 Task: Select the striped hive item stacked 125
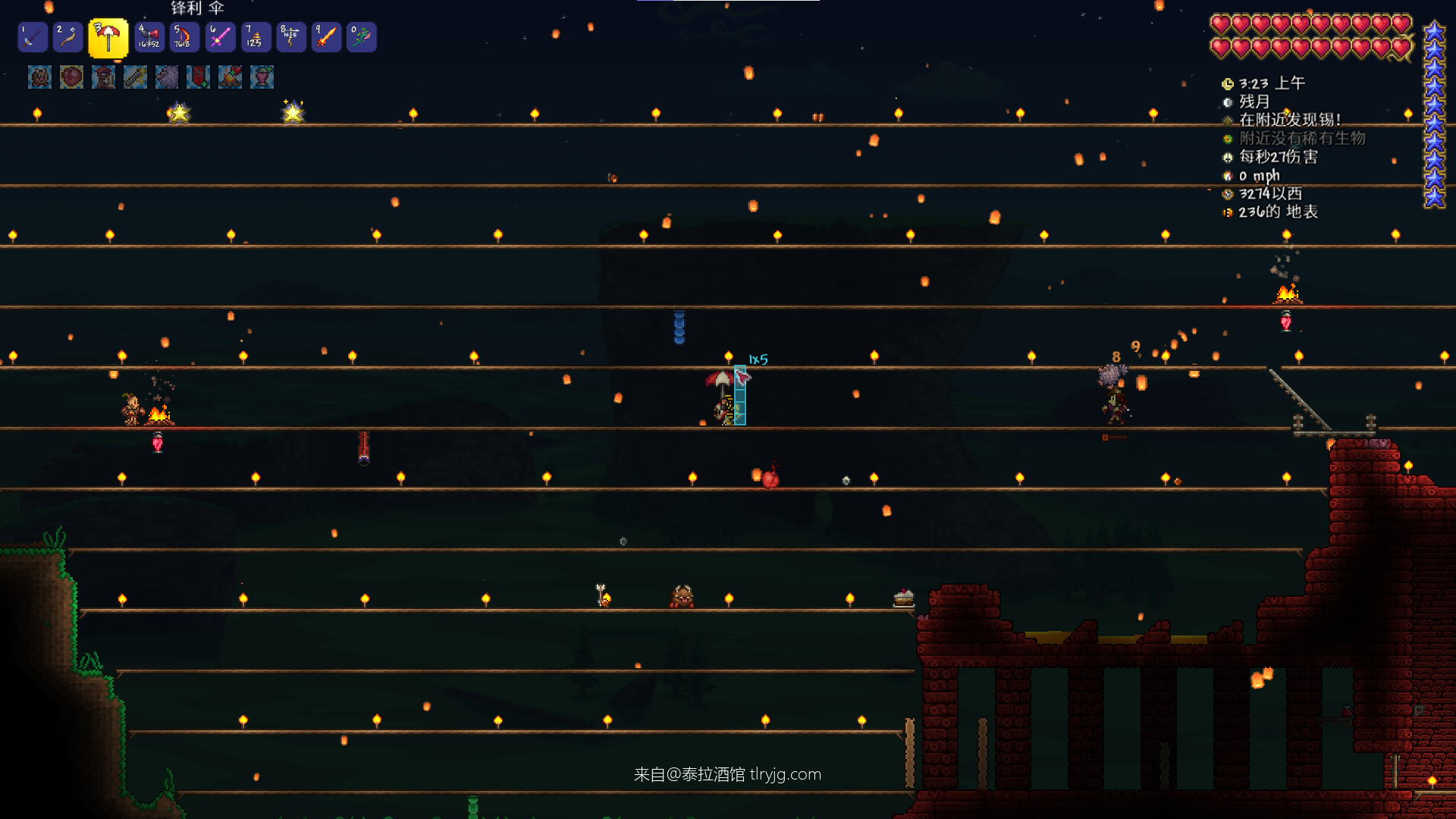(256, 37)
